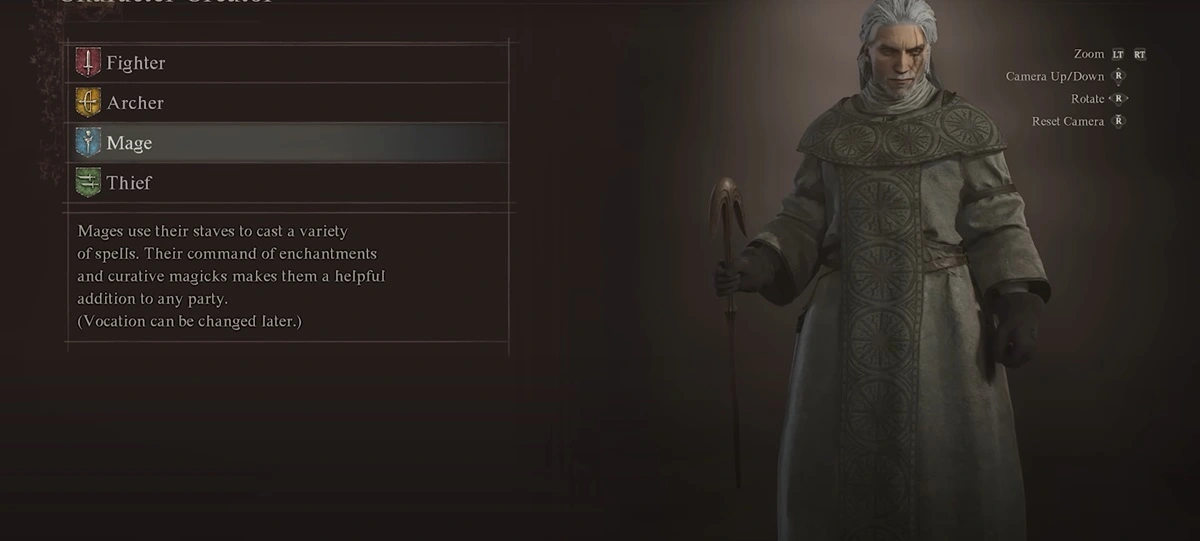Pick the highlighted Mage vocation
Image resolution: width=1200 pixels, height=541 pixels.
coord(130,143)
